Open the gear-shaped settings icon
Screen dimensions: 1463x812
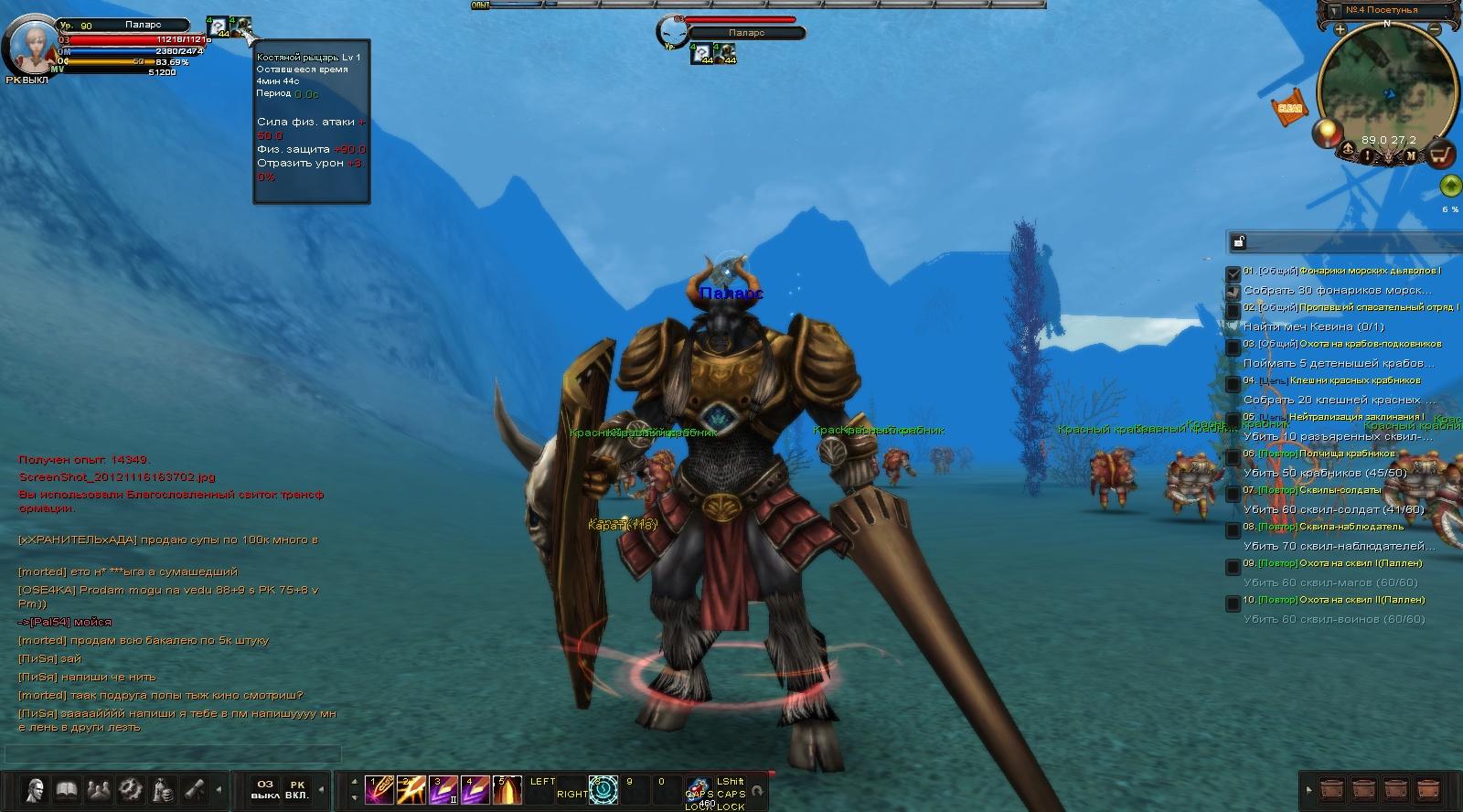click(x=131, y=788)
